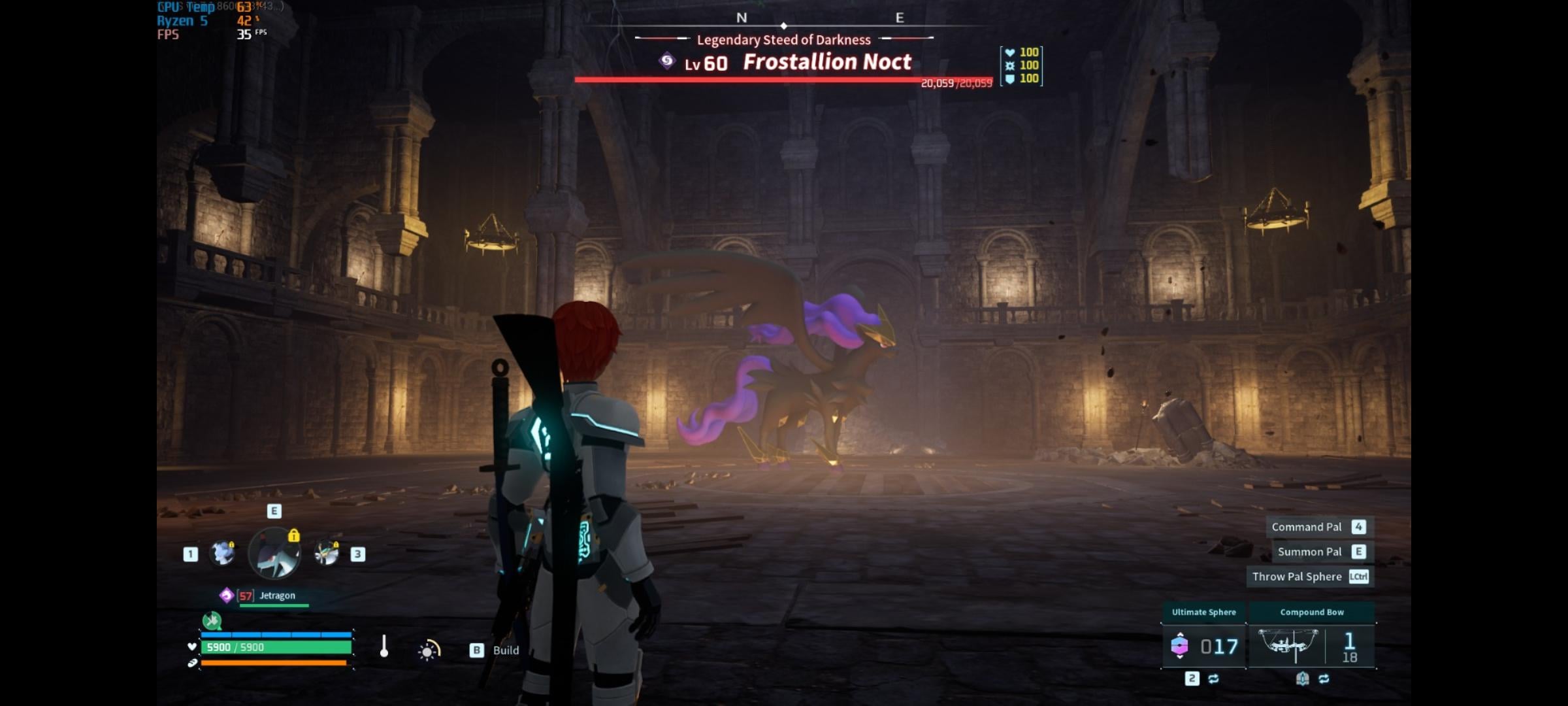Click the thermometer temperature indicator
Screen dimensions: 1568x706
pyautogui.click(x=384, y=647)
